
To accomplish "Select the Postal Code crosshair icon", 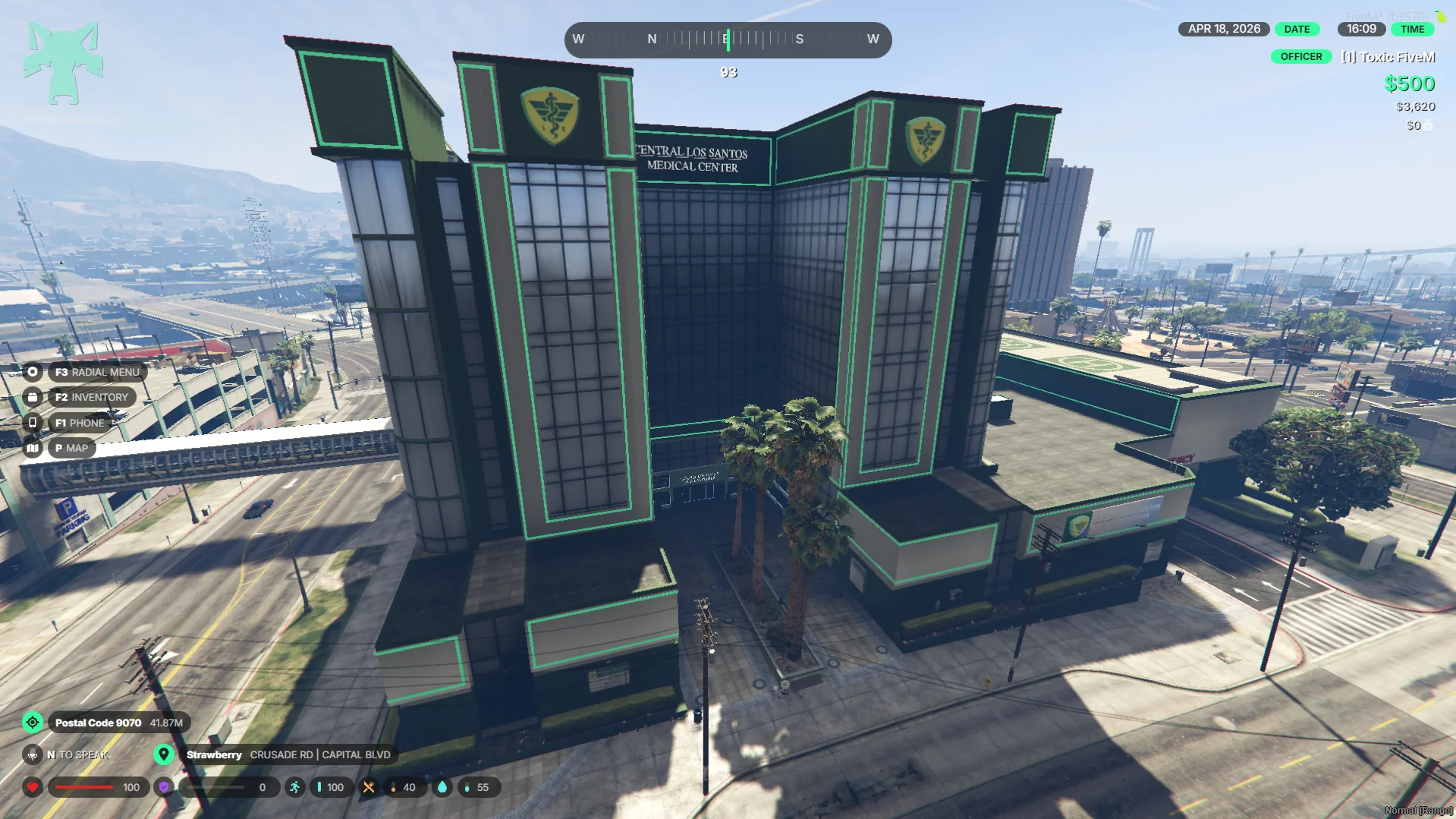I will [x=33, y=723].
